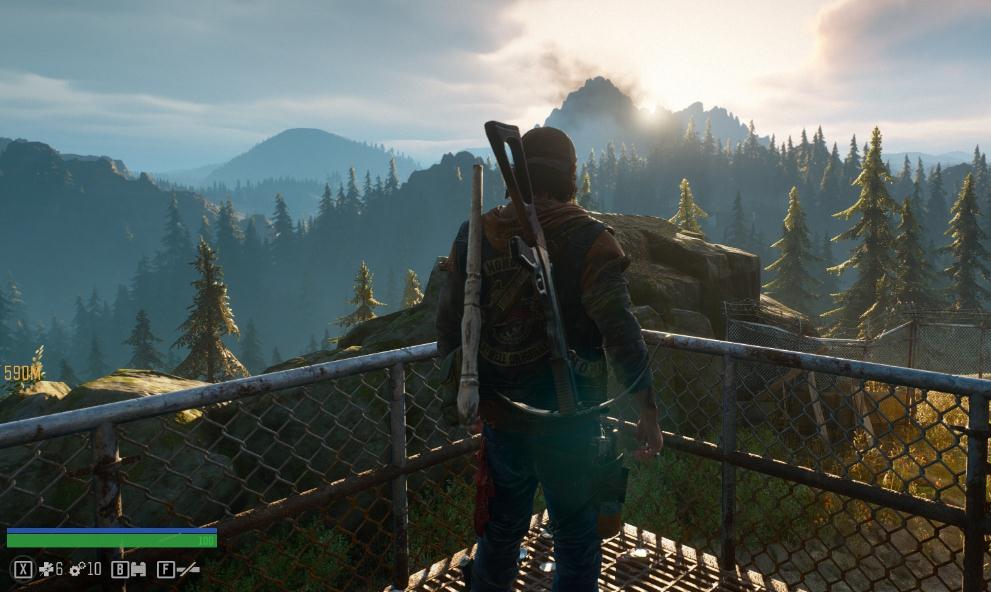Toggle the flashlight icon
Image resolution: width=991 pixels, height=592 pixels.
188,569
